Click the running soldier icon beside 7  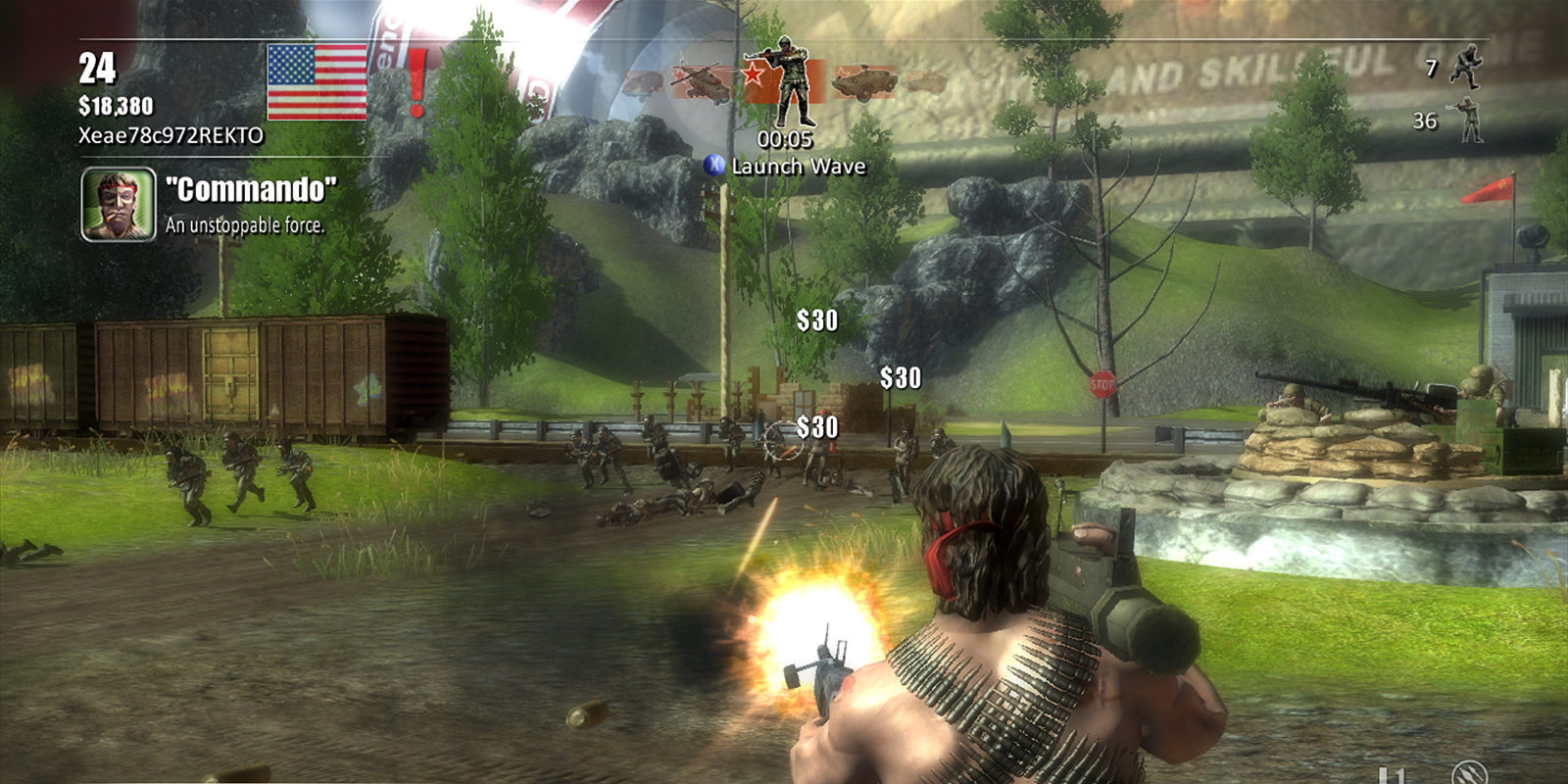(1466, 68)
